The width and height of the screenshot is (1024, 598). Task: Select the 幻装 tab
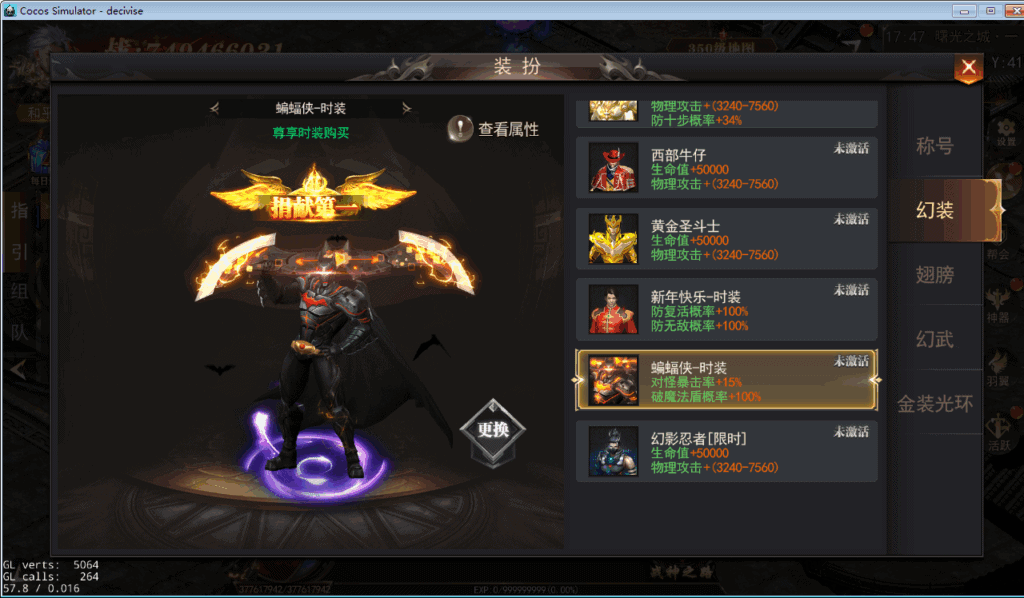[936, 210]
